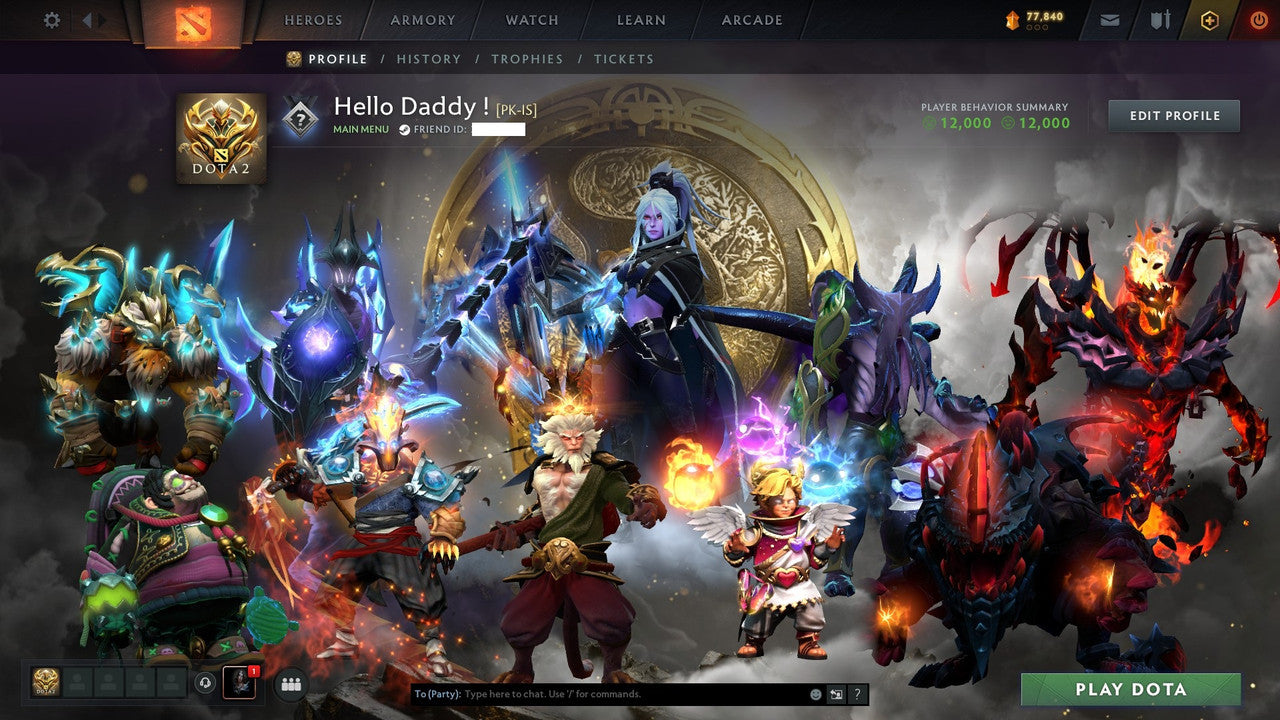Open the party friends icon near chat bar
Viewport: 1280px width, 720px height.
[289, 684]
